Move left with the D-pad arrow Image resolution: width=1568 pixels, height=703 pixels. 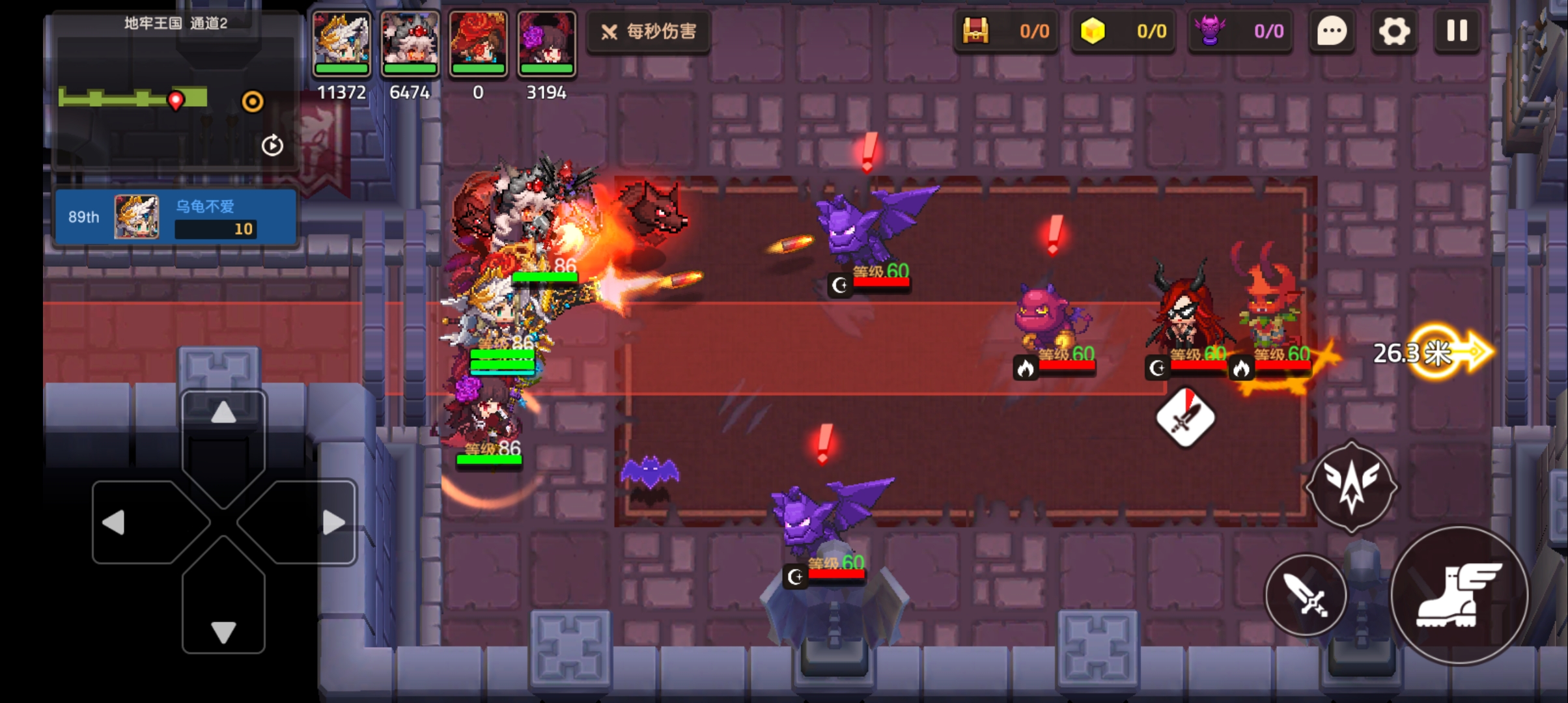[115, 522]
